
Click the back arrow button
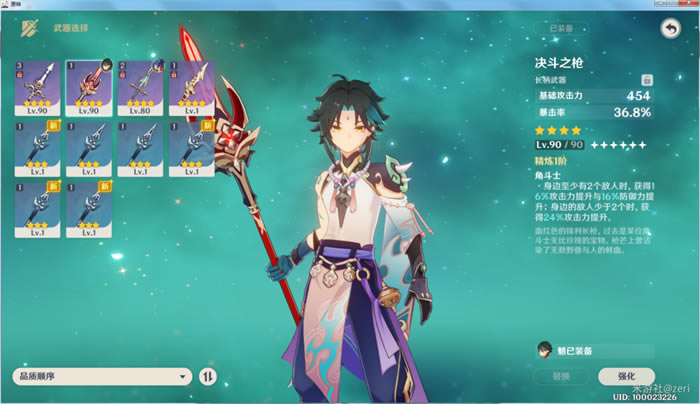[x=670, y=30]
